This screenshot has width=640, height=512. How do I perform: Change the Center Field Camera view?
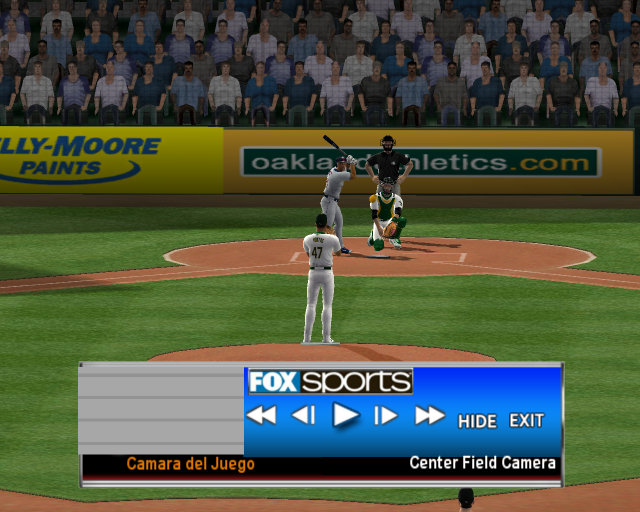[482, 464]
